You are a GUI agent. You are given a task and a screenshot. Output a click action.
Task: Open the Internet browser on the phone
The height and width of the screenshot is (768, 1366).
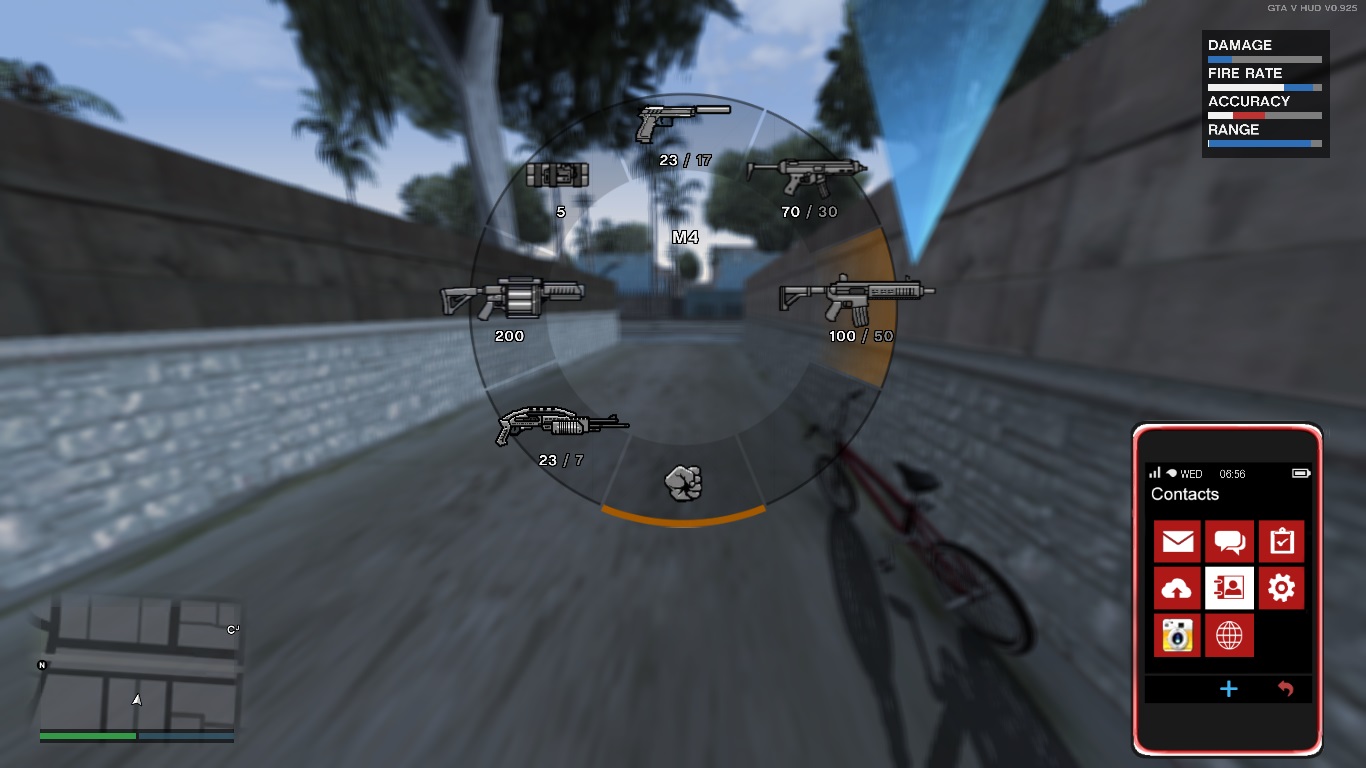point(1228,636)
